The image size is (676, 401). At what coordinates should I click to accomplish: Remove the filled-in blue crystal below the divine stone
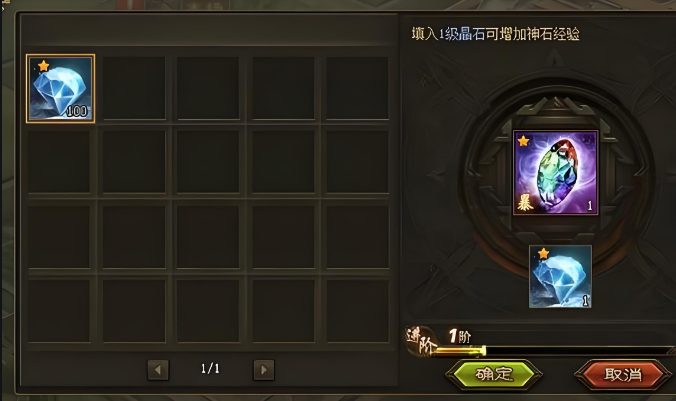point(560,276)
